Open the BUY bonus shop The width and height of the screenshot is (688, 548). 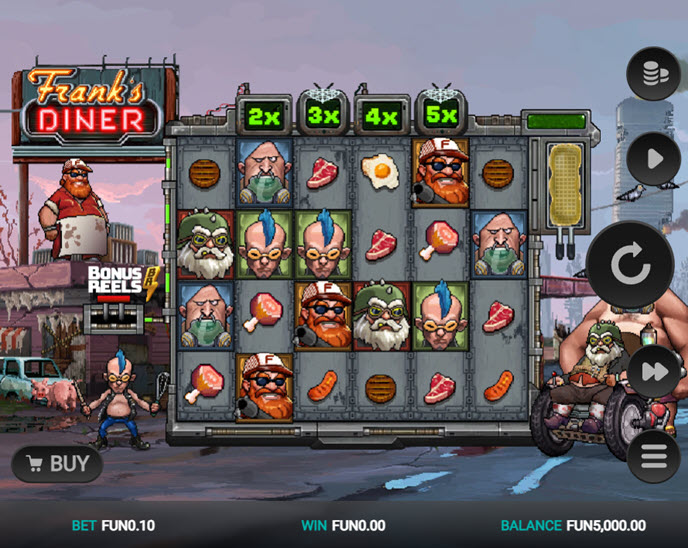57,464
